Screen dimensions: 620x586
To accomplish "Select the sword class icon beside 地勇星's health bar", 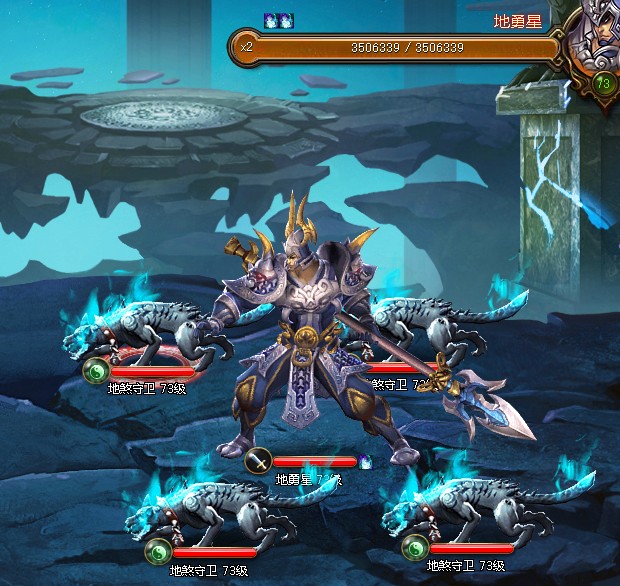I will tap(260, 461).
